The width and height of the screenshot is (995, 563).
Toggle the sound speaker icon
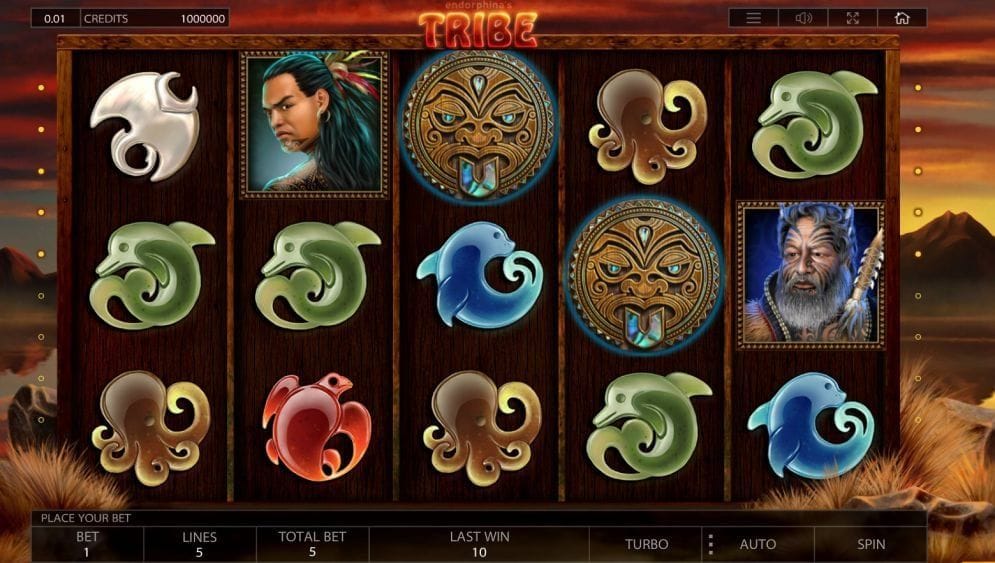click(803, 18)
